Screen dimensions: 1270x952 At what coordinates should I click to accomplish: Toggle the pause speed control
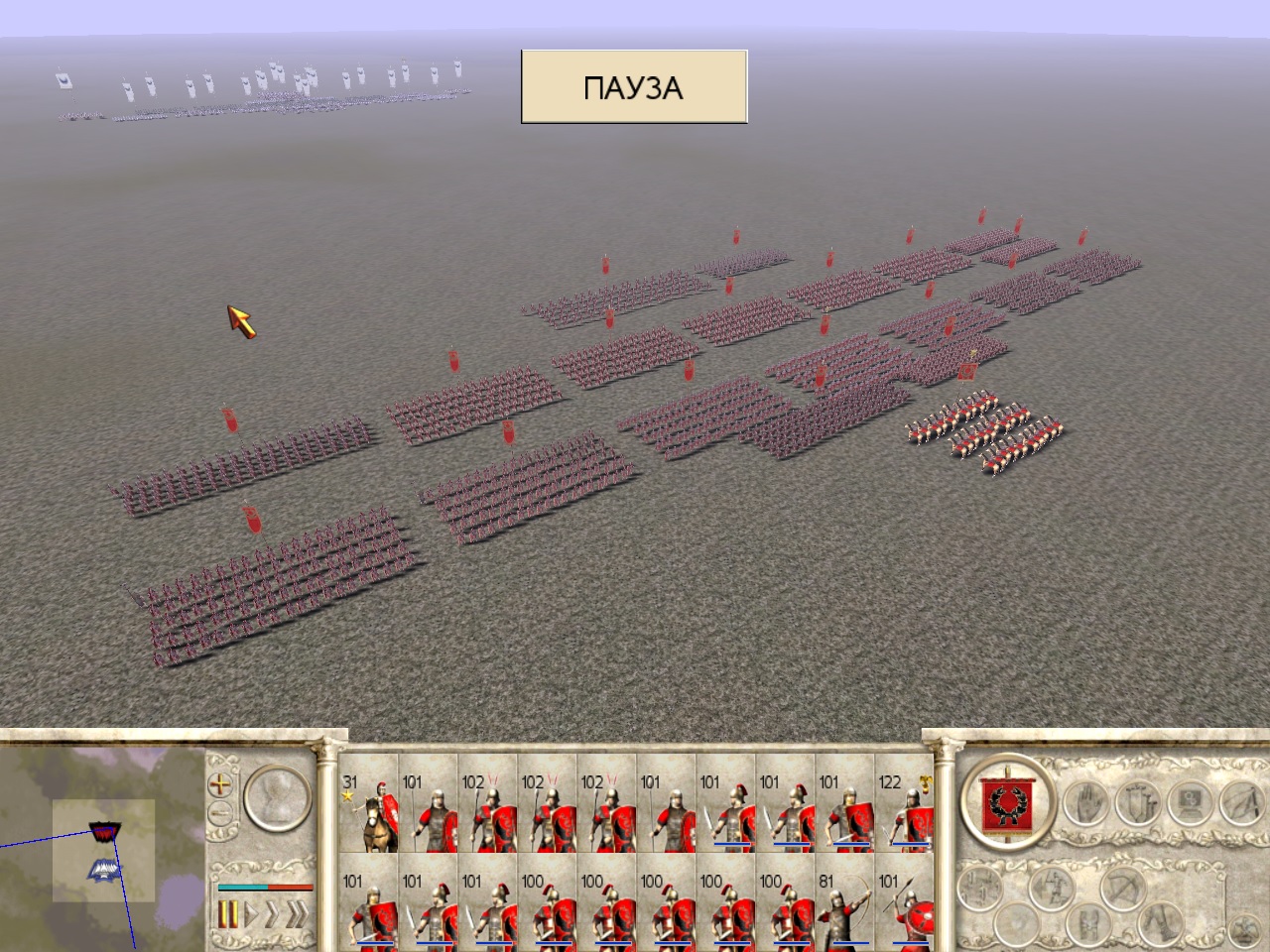228,913
